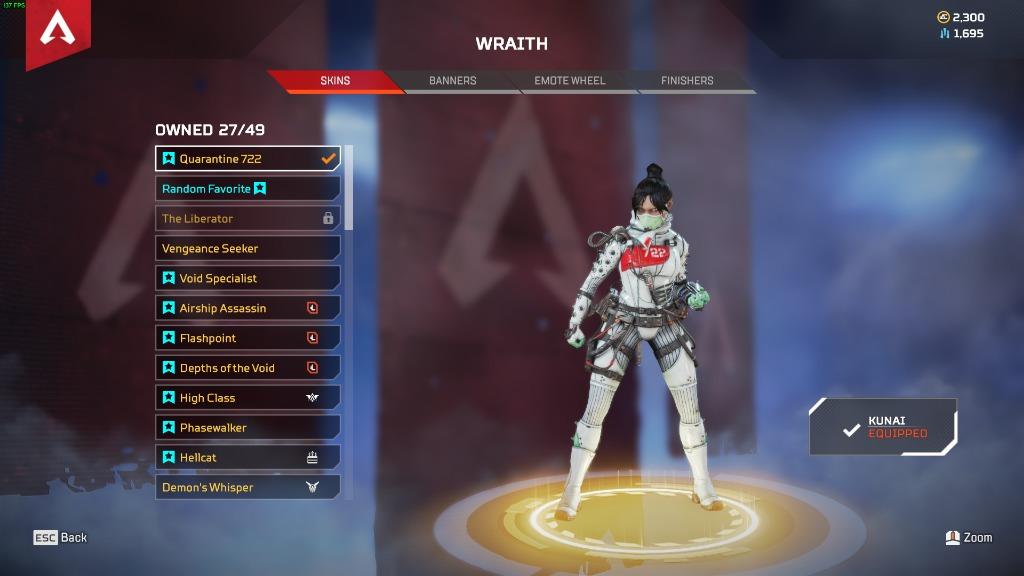Click the Apex Legends logo banner
Viewport: 1024px width, 576px height.
[x=58, y=30]
